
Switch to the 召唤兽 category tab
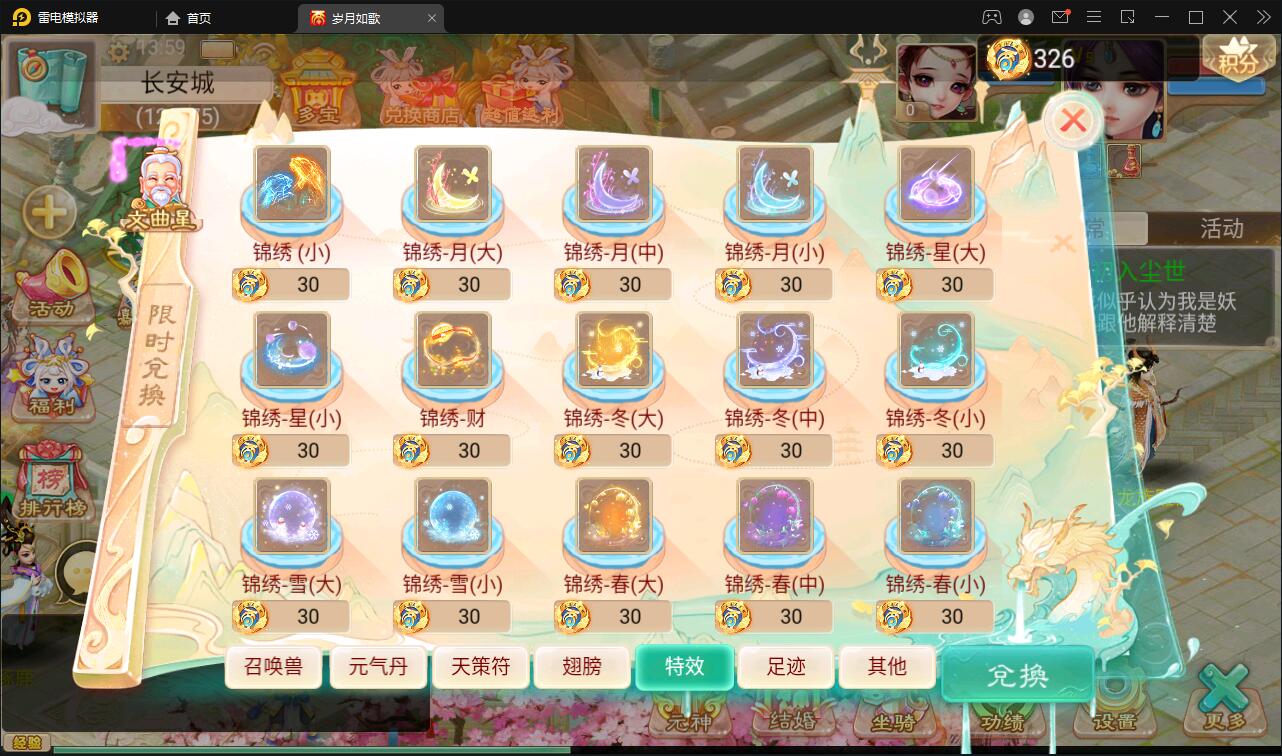click(276, 666)
